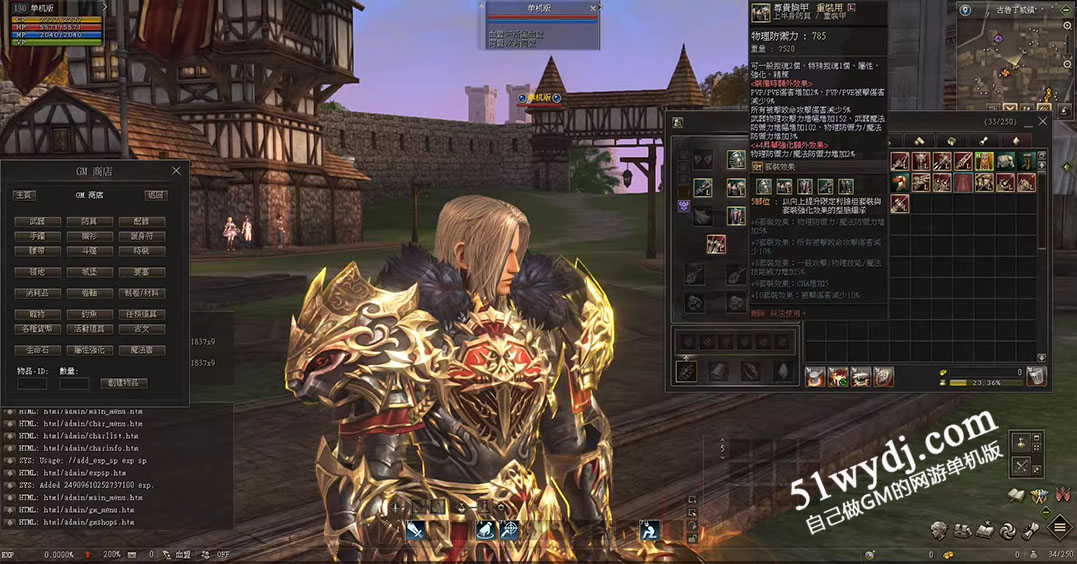The width and height of the screenshot is (1077, 564).
Task: Select the 生命石 category
Action: [37, 351]
